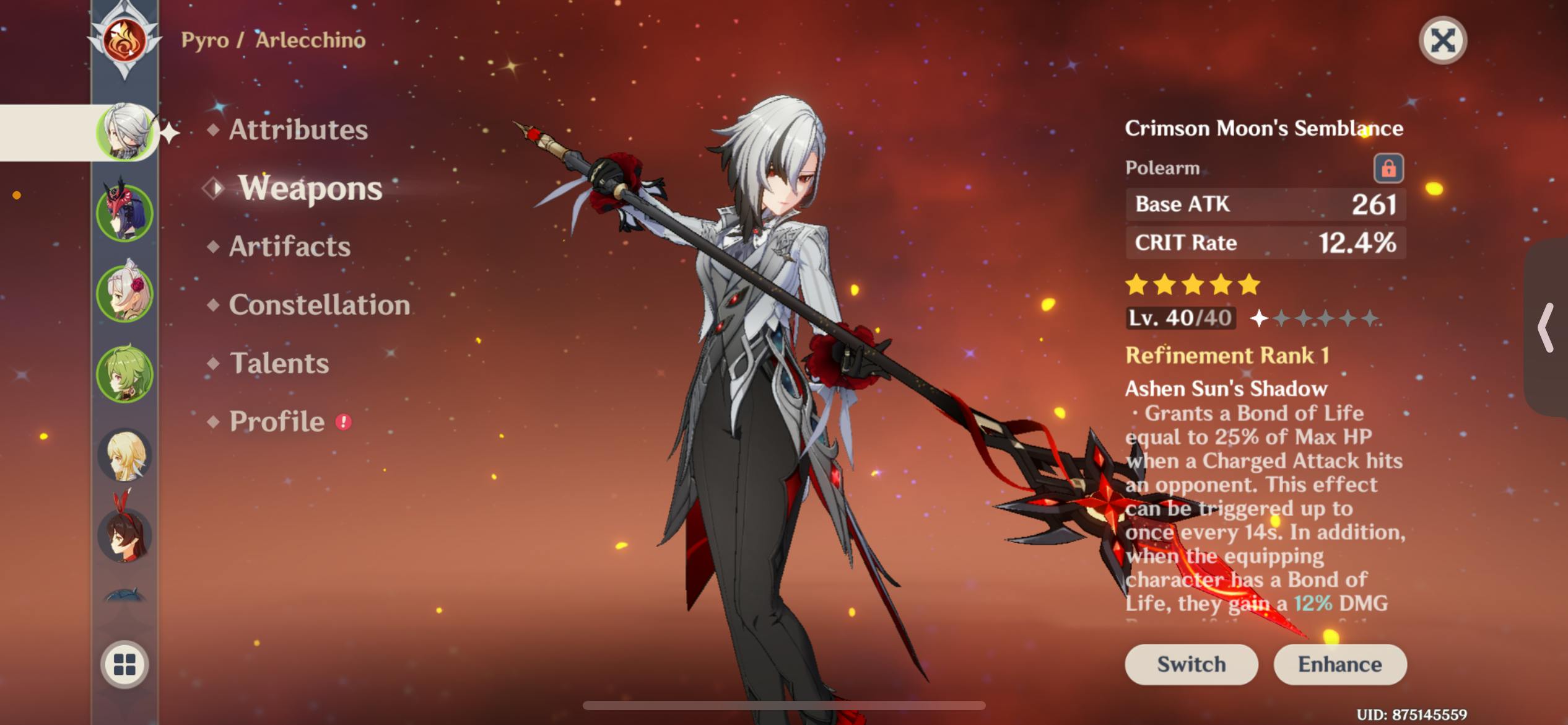Select Arlecchino's portrait in character list

pos(124,132)
